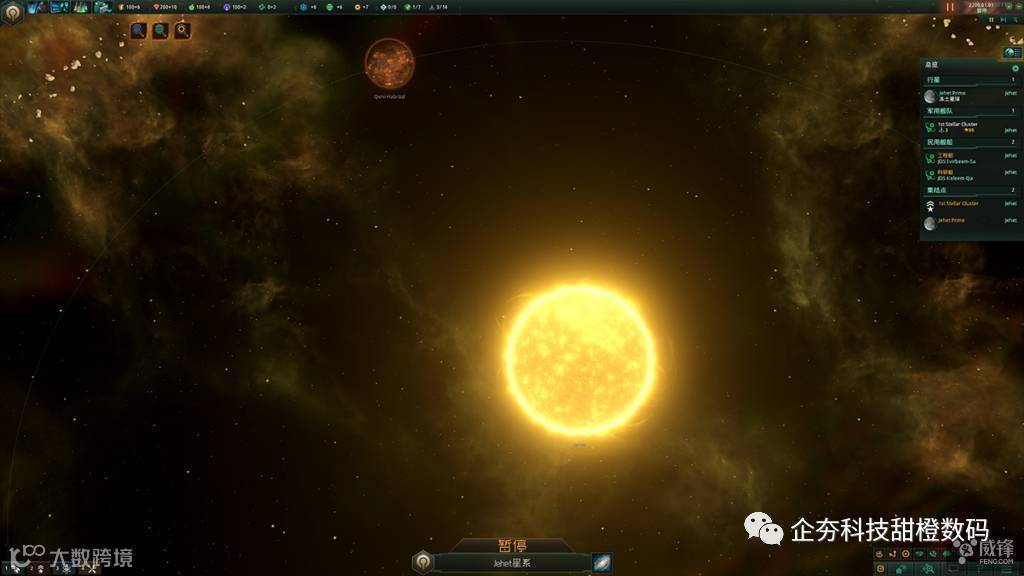Click the home emblem beside Jehet system
Image resolution: width=1024 pixels, height=576 pixels.
tap(423, 562)
